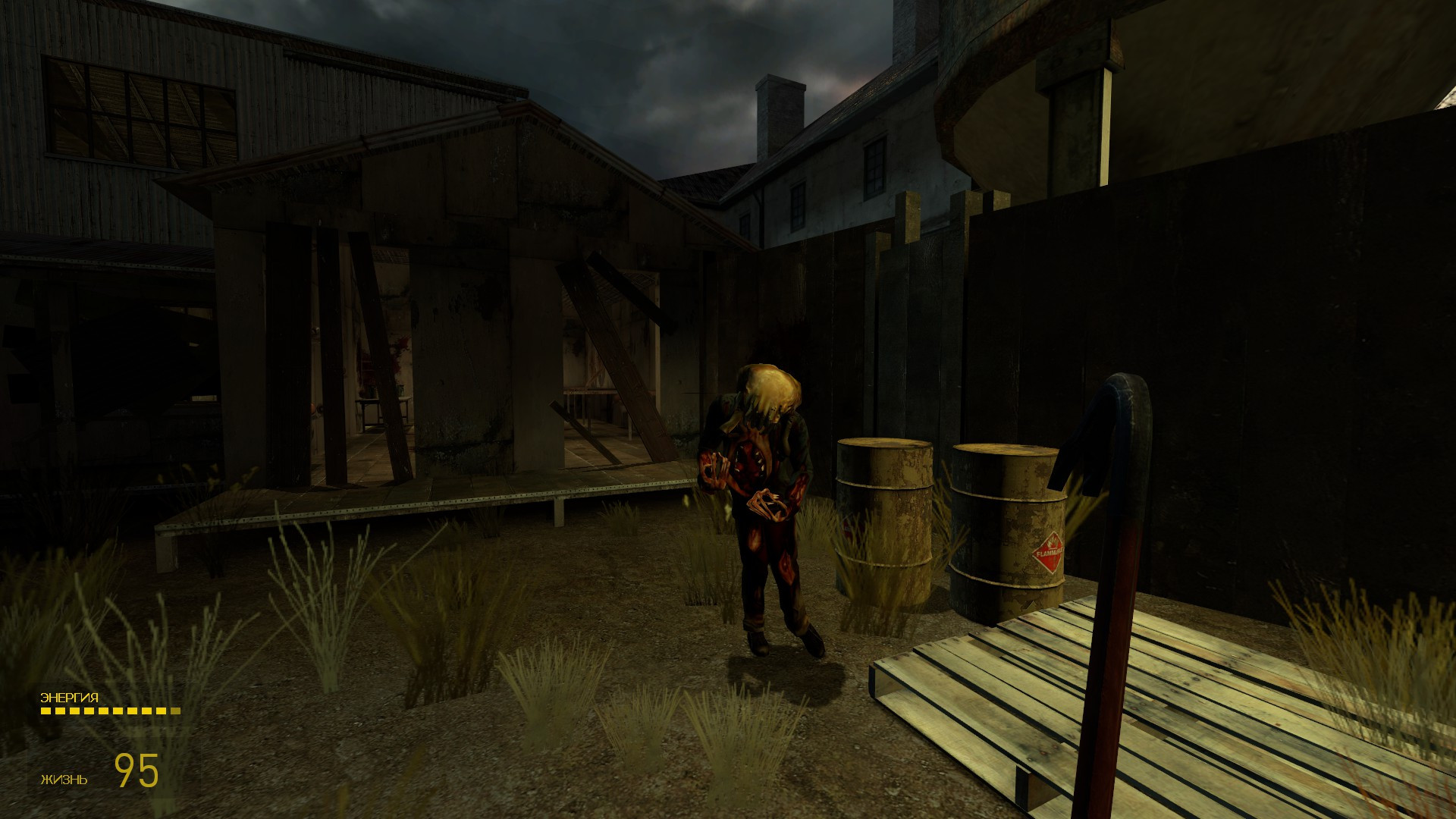
Task: Click the ЖИЗНЬ label near the health counter
Action: tap(64, 779)
